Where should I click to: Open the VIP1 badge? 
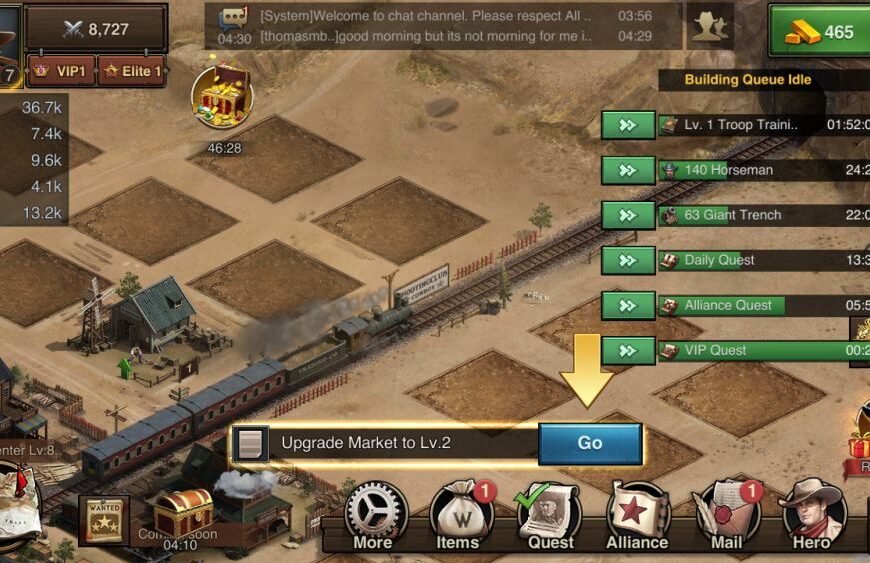62,72
